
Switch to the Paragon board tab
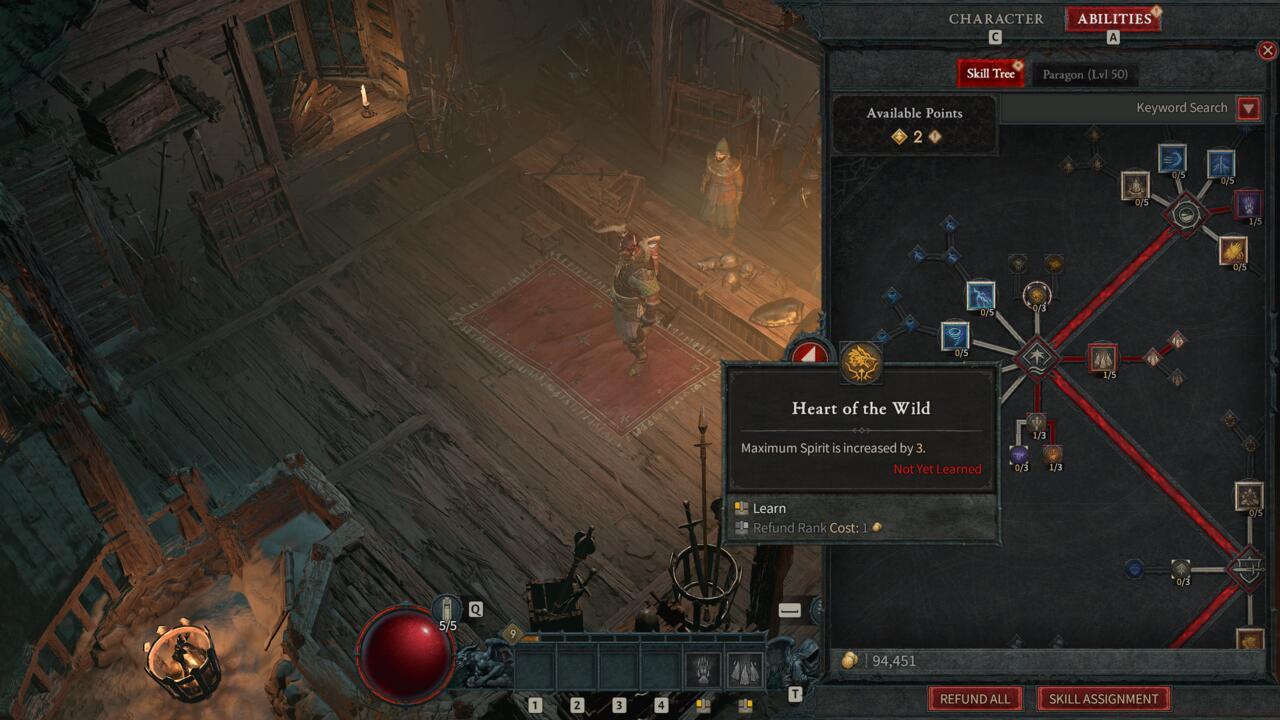click(x=1084, y=75)
